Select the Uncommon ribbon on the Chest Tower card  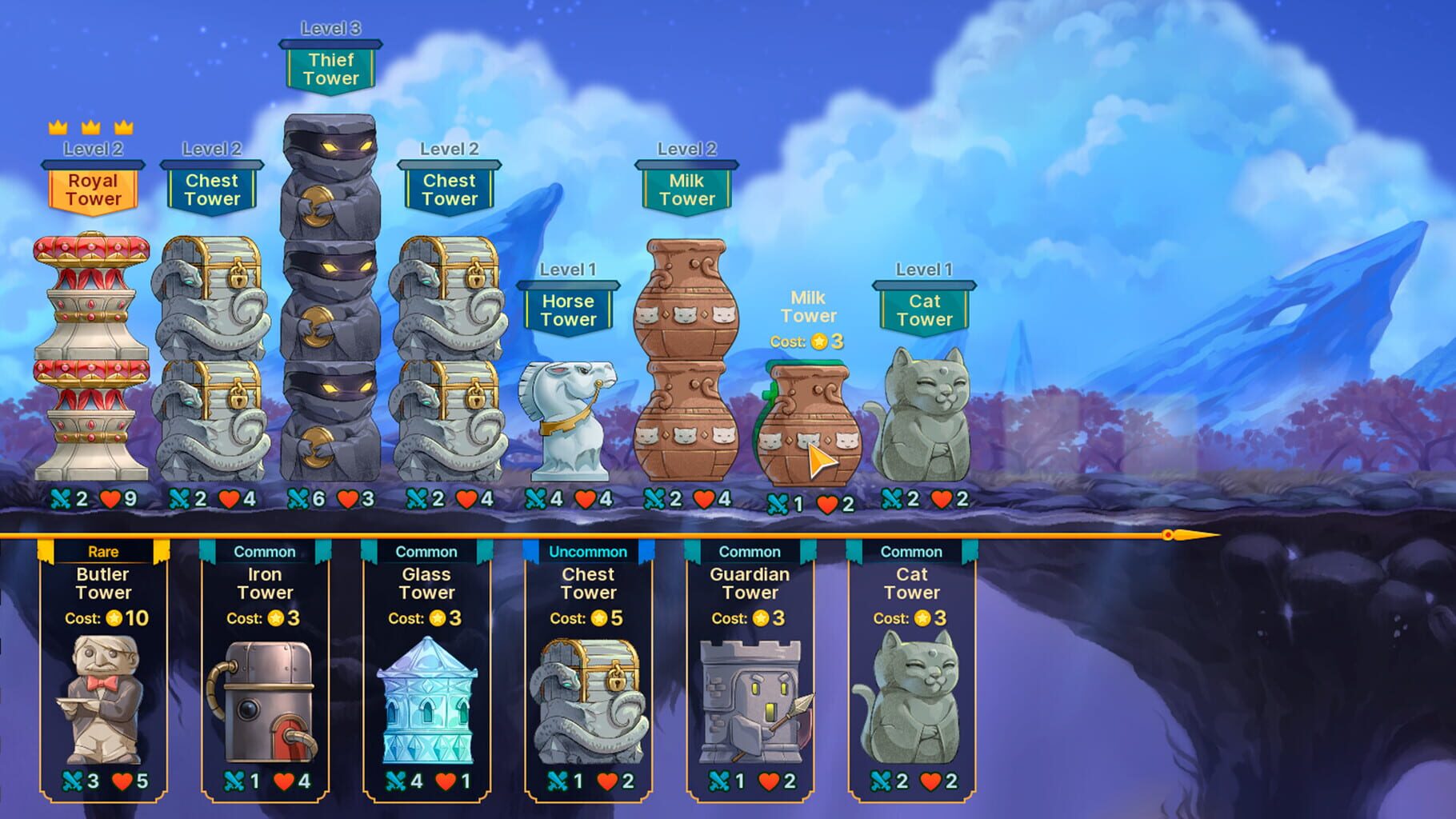coord(588,551)
